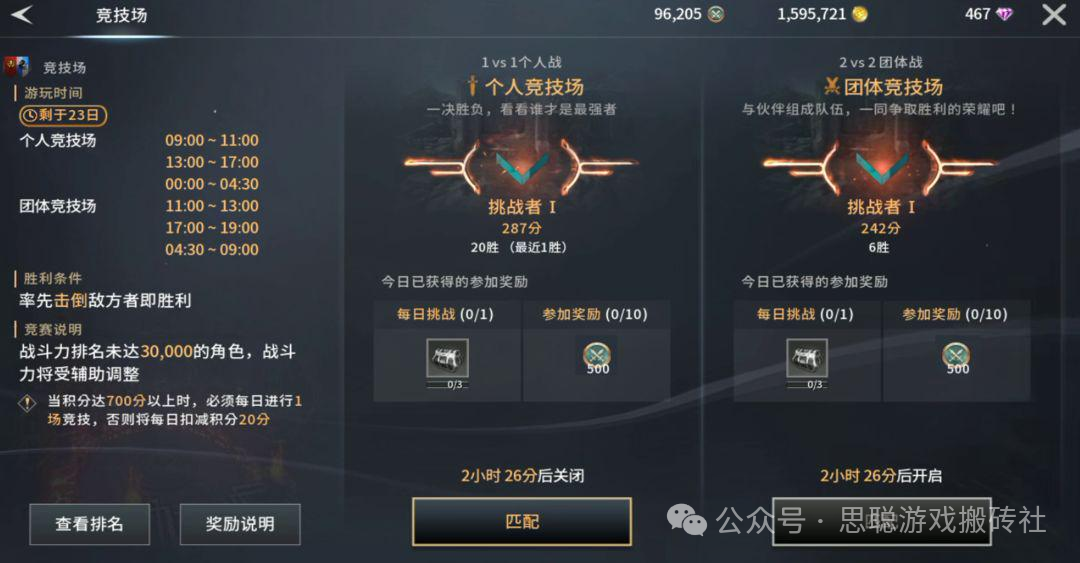Select the 个人竞技场 500 token participation reward
This screenshot has height=563, width=1080.
598,356
